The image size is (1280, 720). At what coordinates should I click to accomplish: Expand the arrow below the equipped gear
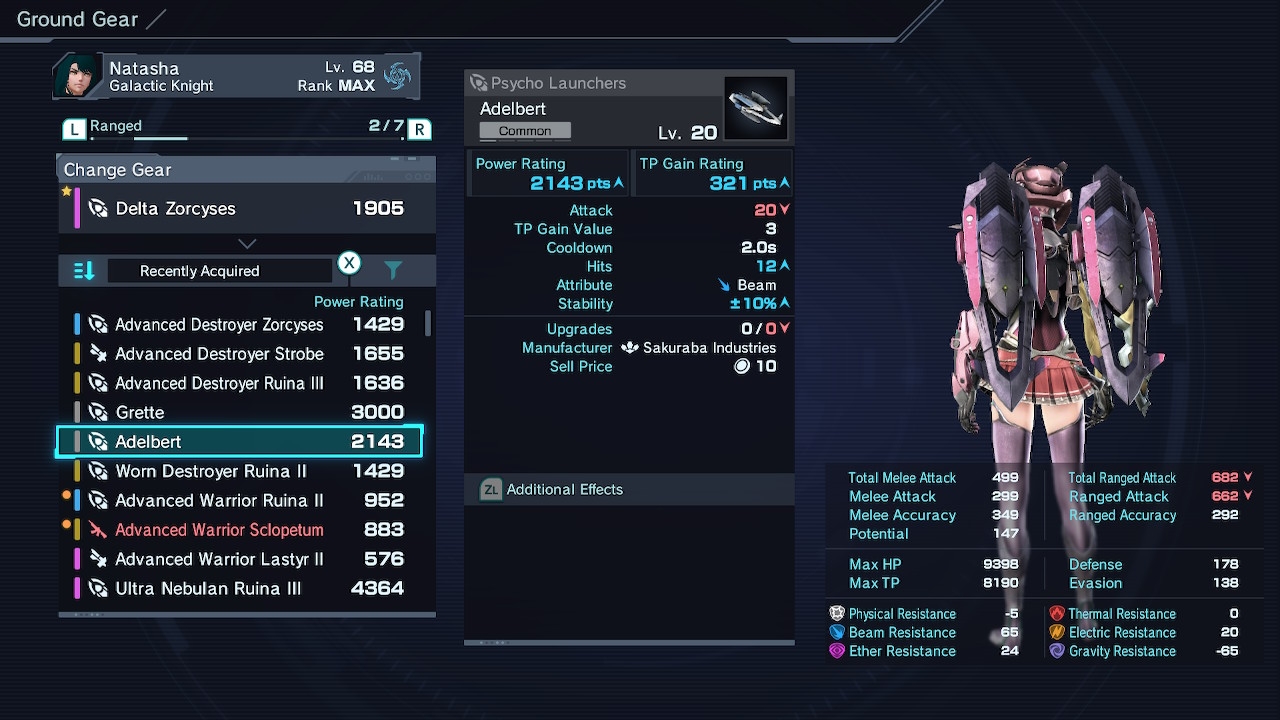pyautogui.click(x=247, y=244)
